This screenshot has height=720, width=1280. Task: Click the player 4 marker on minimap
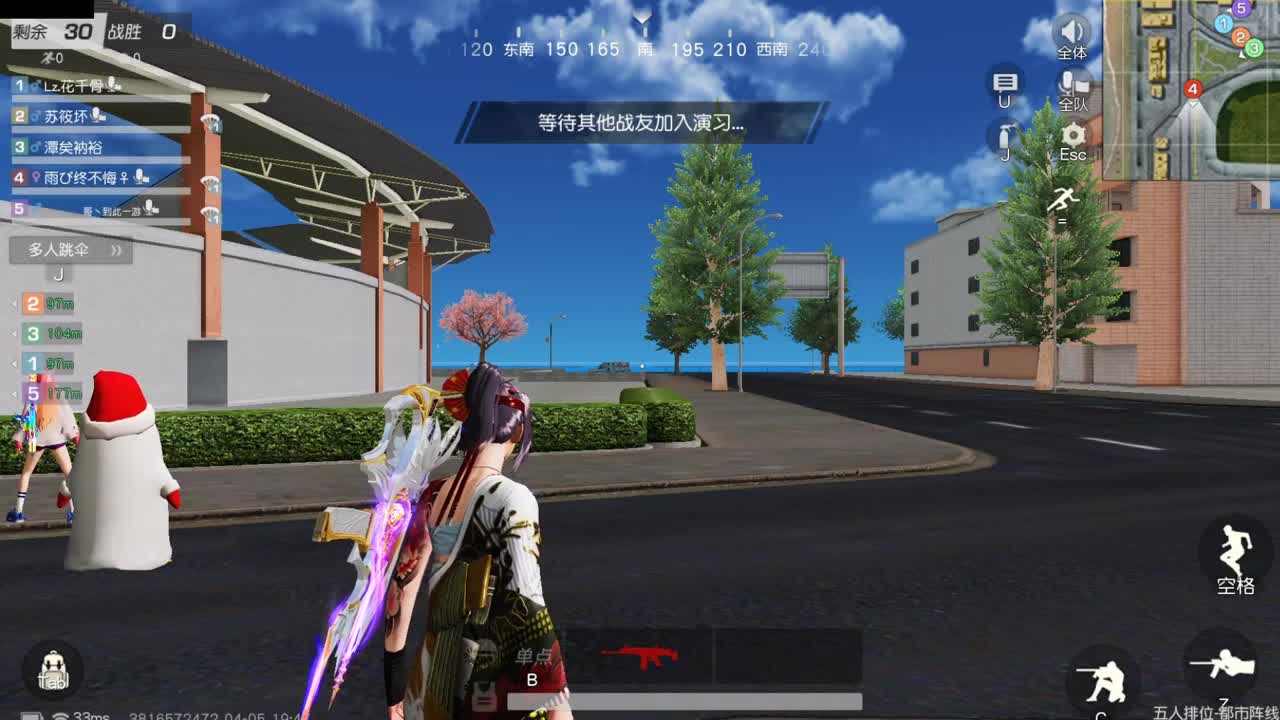pyautogui.click(x=1193, y=88)
